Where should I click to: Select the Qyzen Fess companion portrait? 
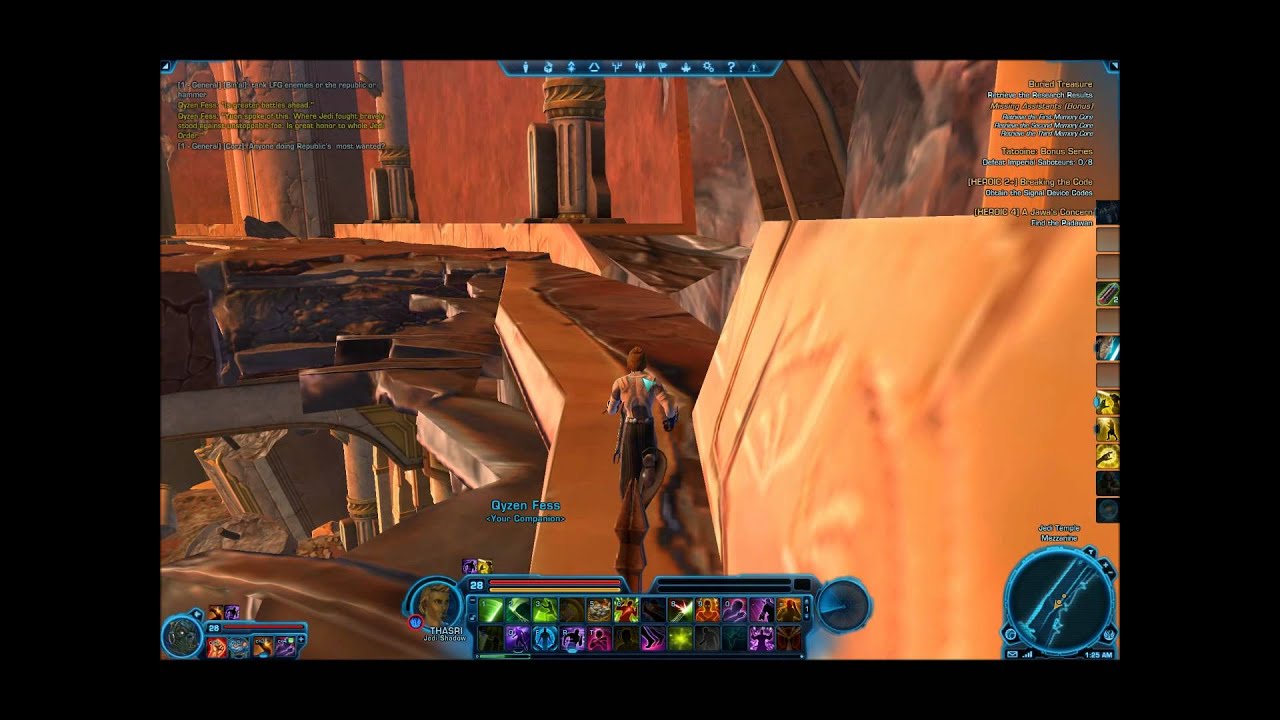pyautogui.click(x=183, y=638)
